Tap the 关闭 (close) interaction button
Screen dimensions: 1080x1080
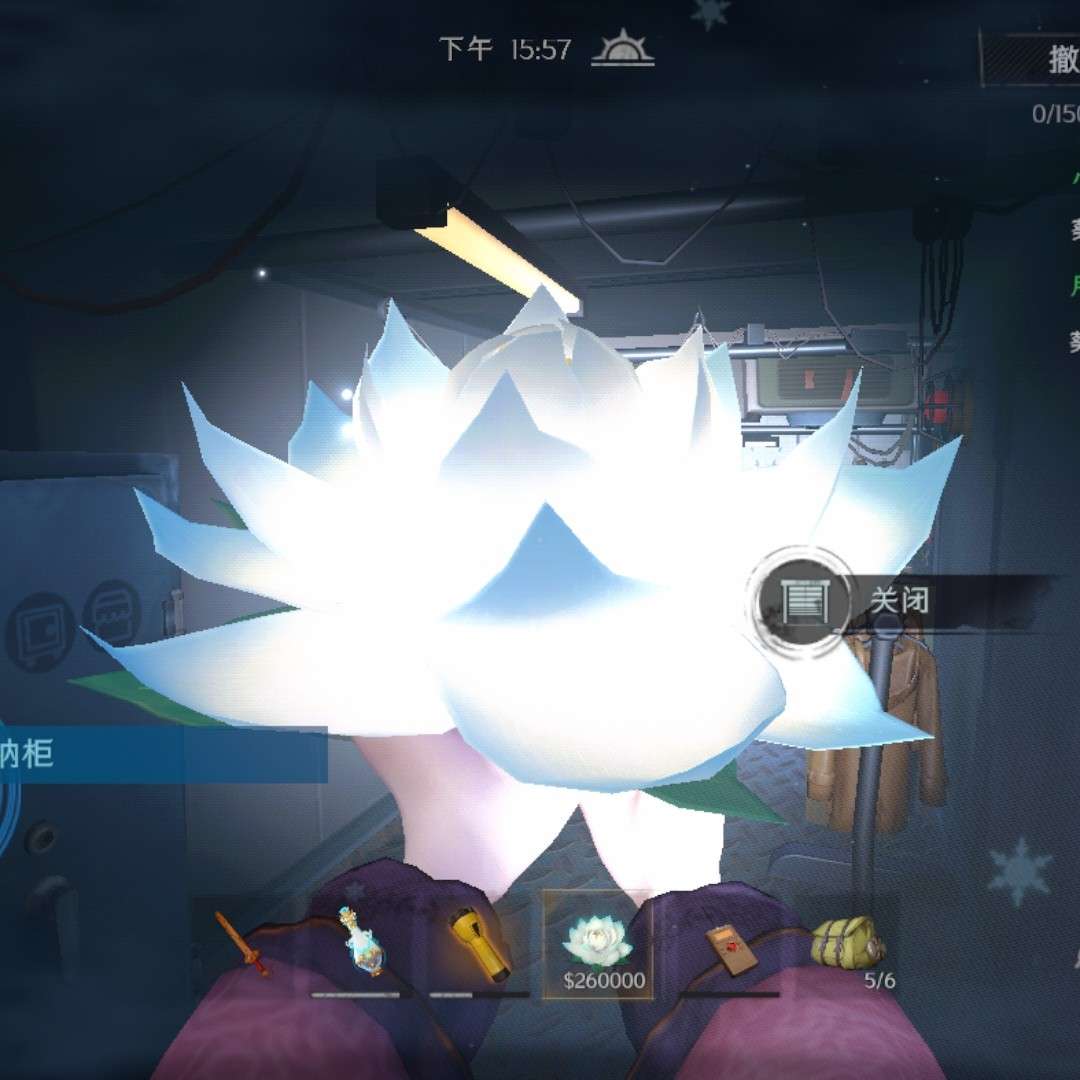[806, 601]
